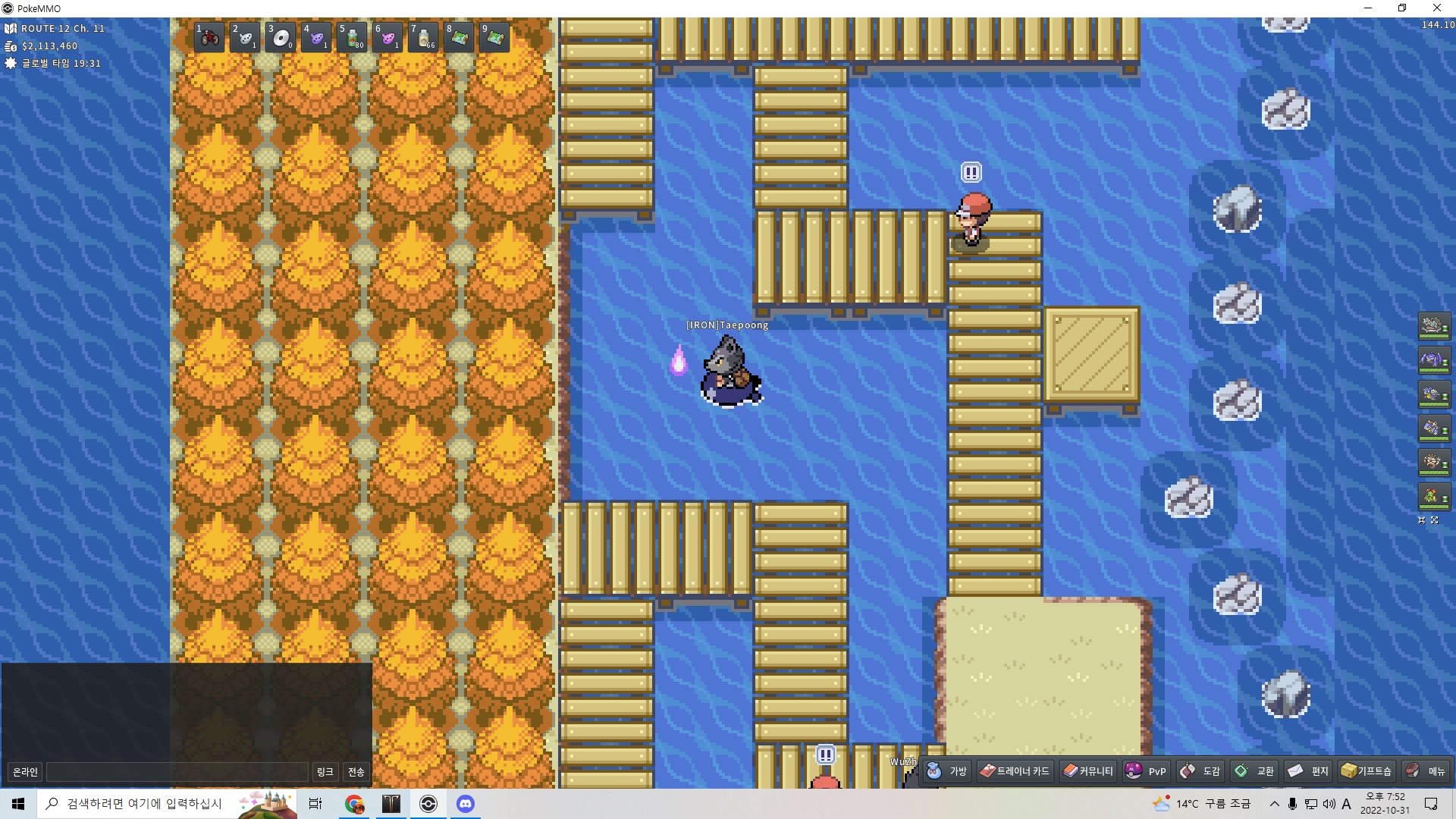Click the 전송 send button in chat

coord(356,772)
